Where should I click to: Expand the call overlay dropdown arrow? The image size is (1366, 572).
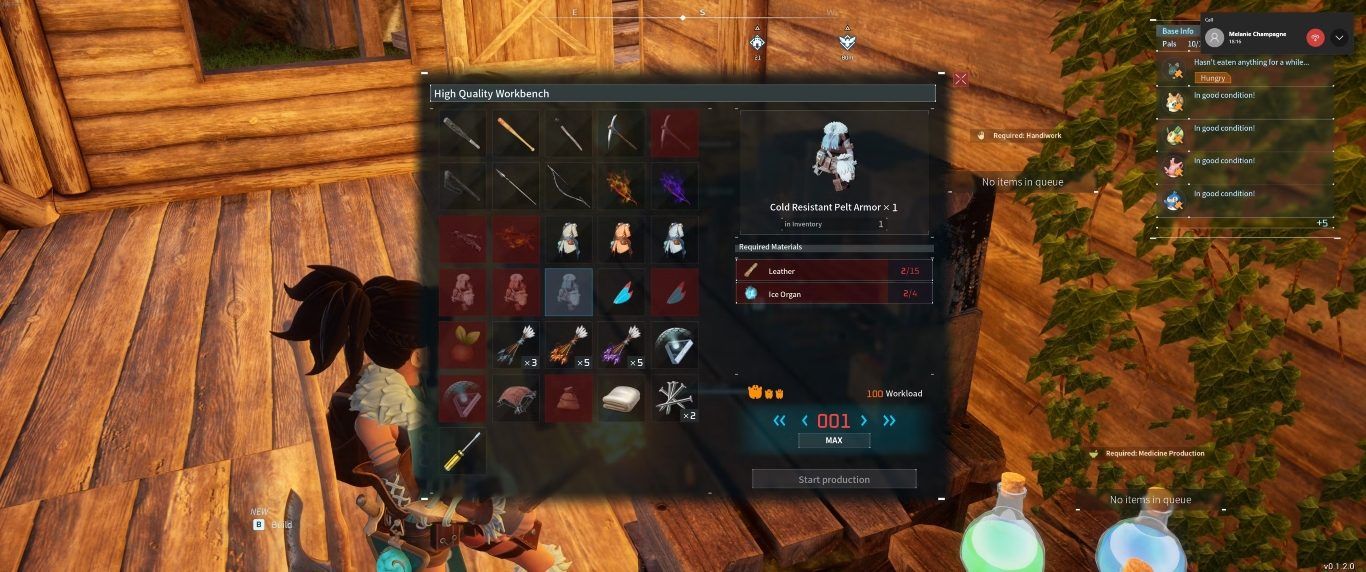point(1340,38)
